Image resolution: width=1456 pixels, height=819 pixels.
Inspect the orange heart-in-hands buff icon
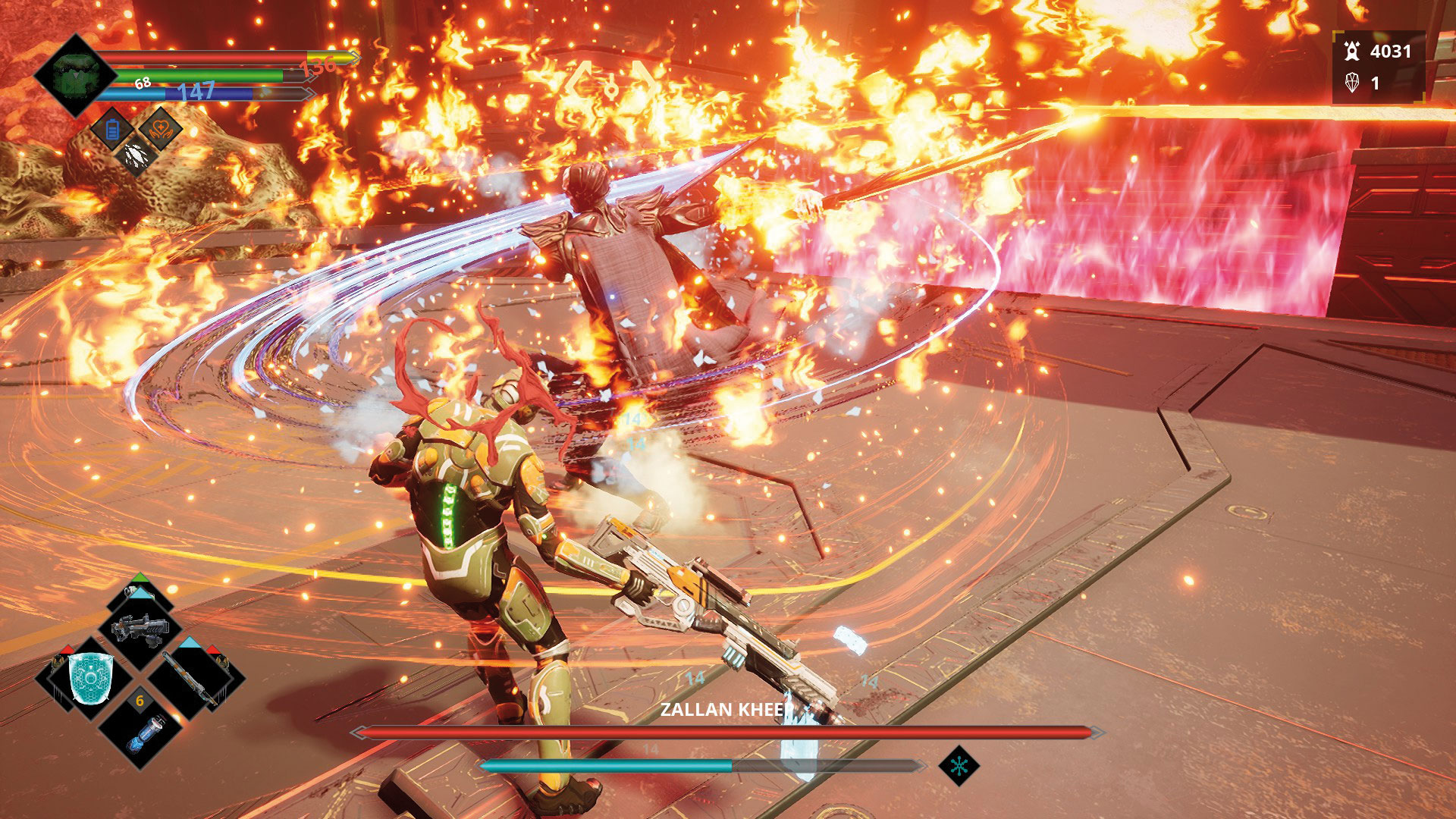[x=161, y=129]
